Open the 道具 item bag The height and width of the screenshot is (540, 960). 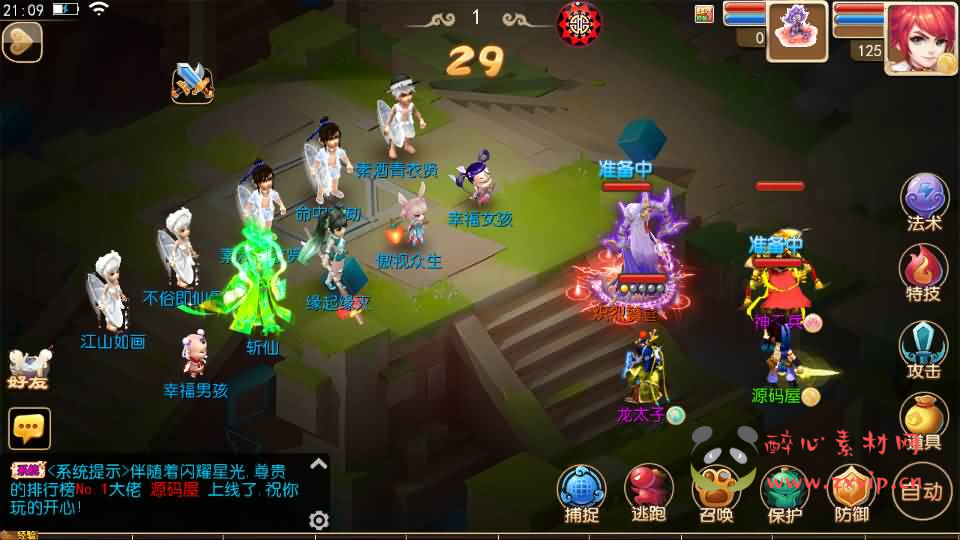pos(924,420)
